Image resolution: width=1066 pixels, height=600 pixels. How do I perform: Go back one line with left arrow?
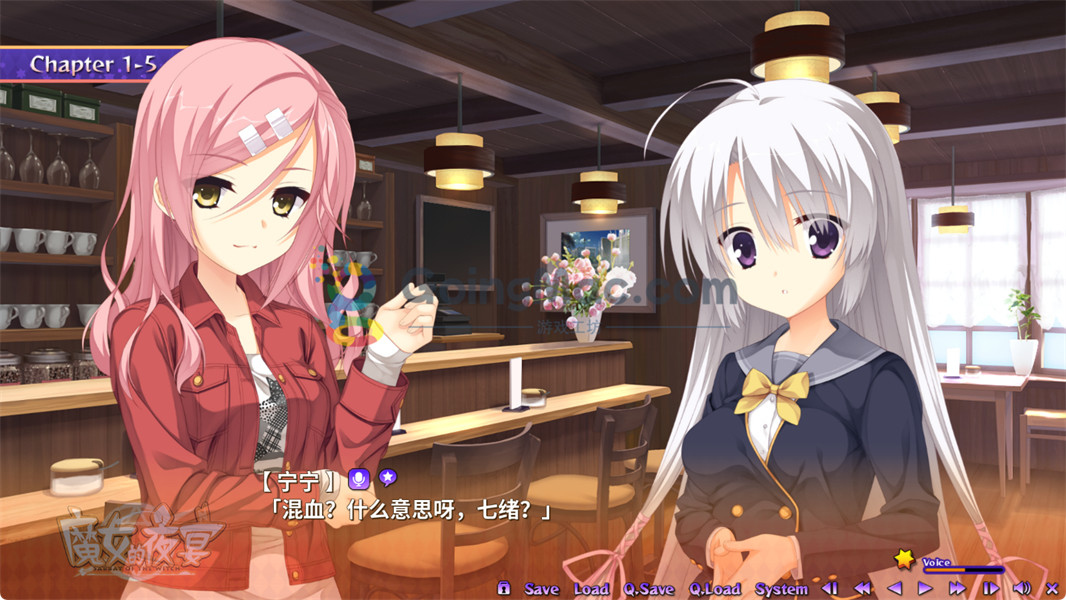click(x=895, y=588)
